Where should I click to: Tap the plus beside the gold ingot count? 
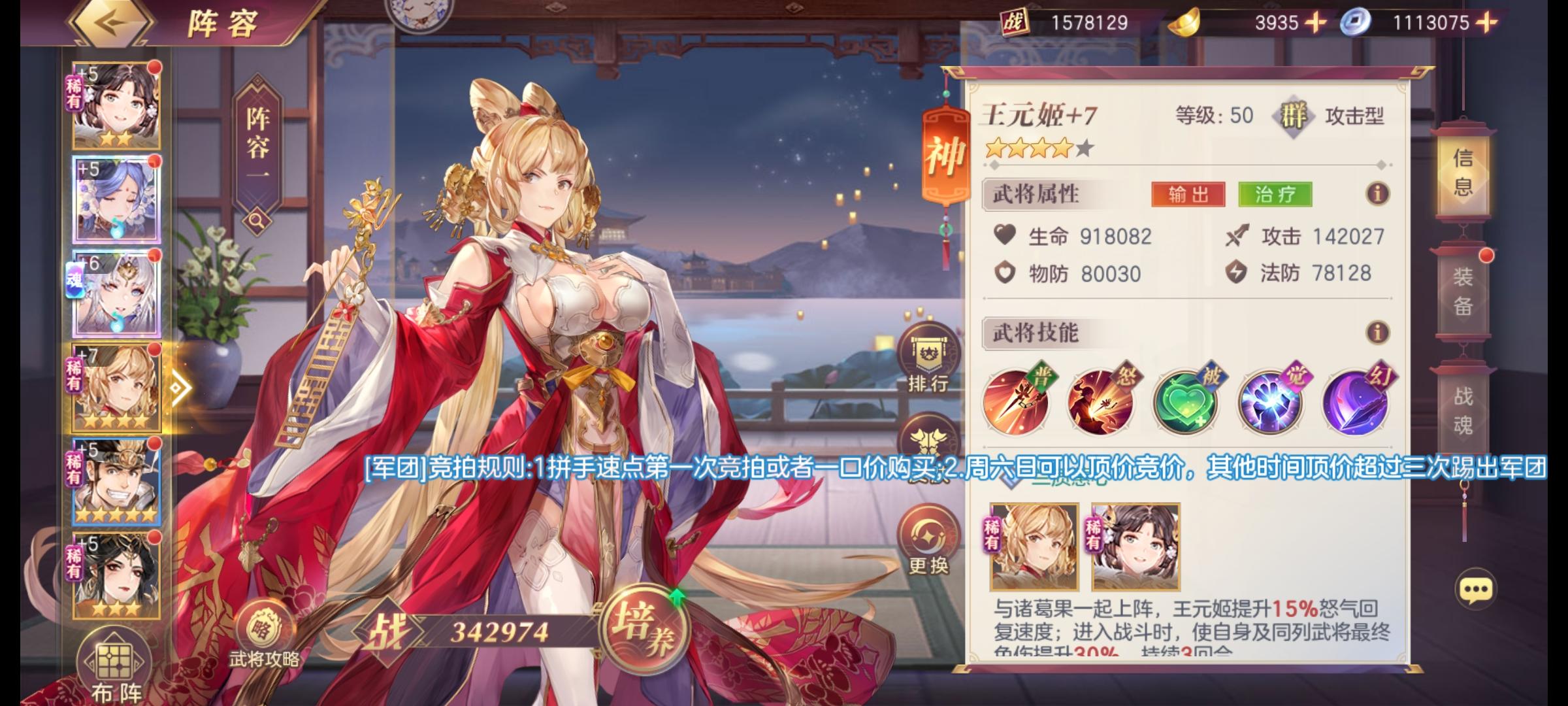click(x=1316, y=22)
